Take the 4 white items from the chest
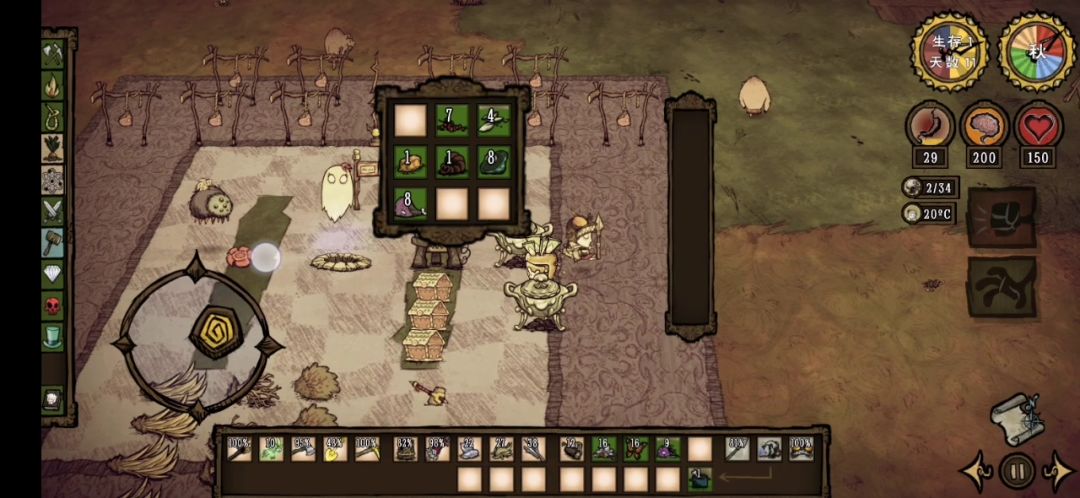 pyautogui.click(x=492, y=120)
